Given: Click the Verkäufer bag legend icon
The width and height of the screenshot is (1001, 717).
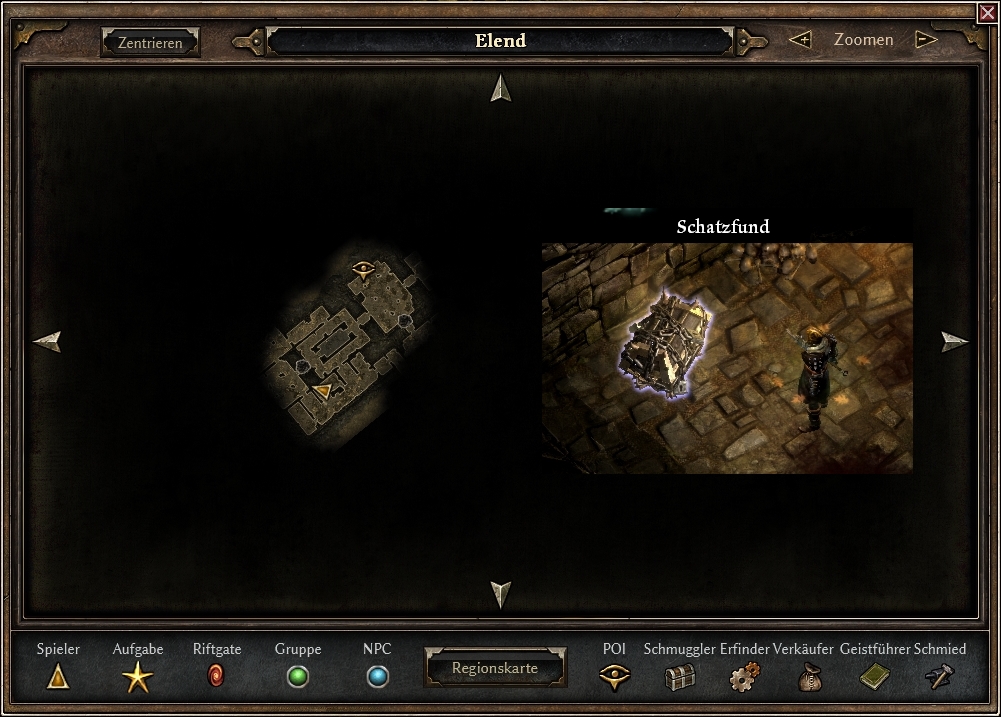Looking at the screenshot, I should pyautogui.click(x=809, y=678).
